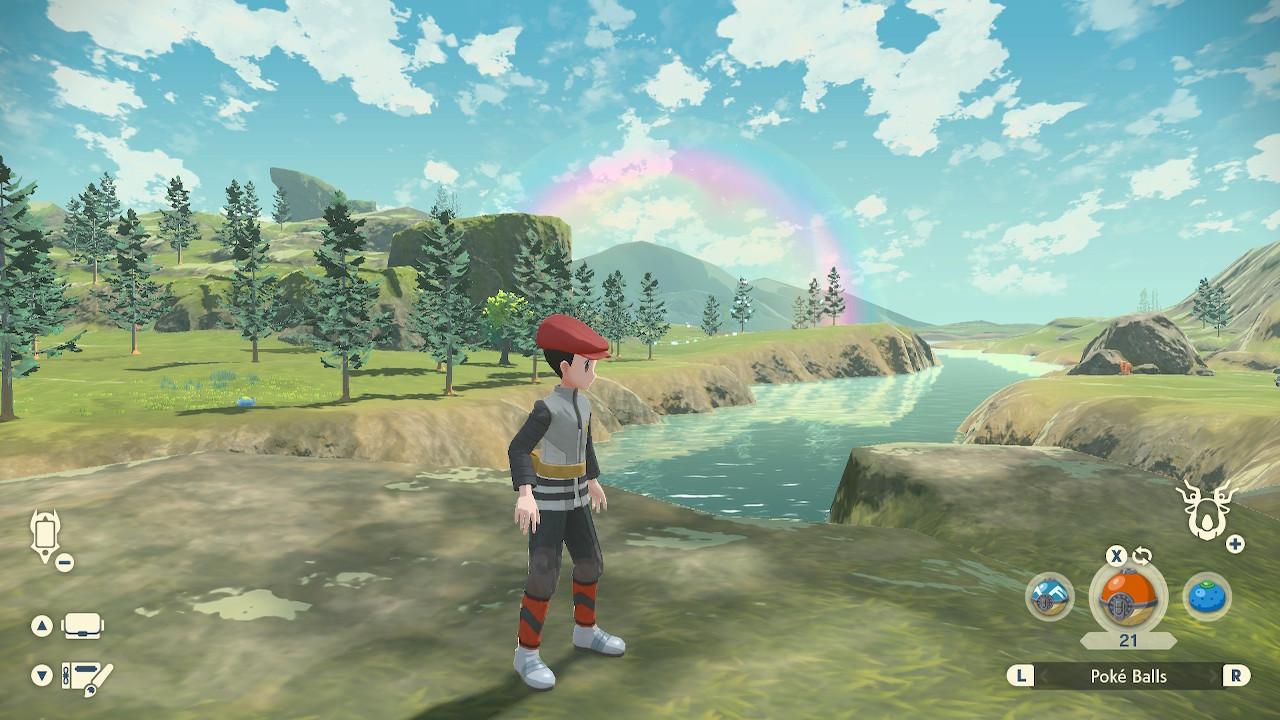Open the Pokédex notebook and brush icon
This screenshot has height=720, width=1280.
(87, 677)
